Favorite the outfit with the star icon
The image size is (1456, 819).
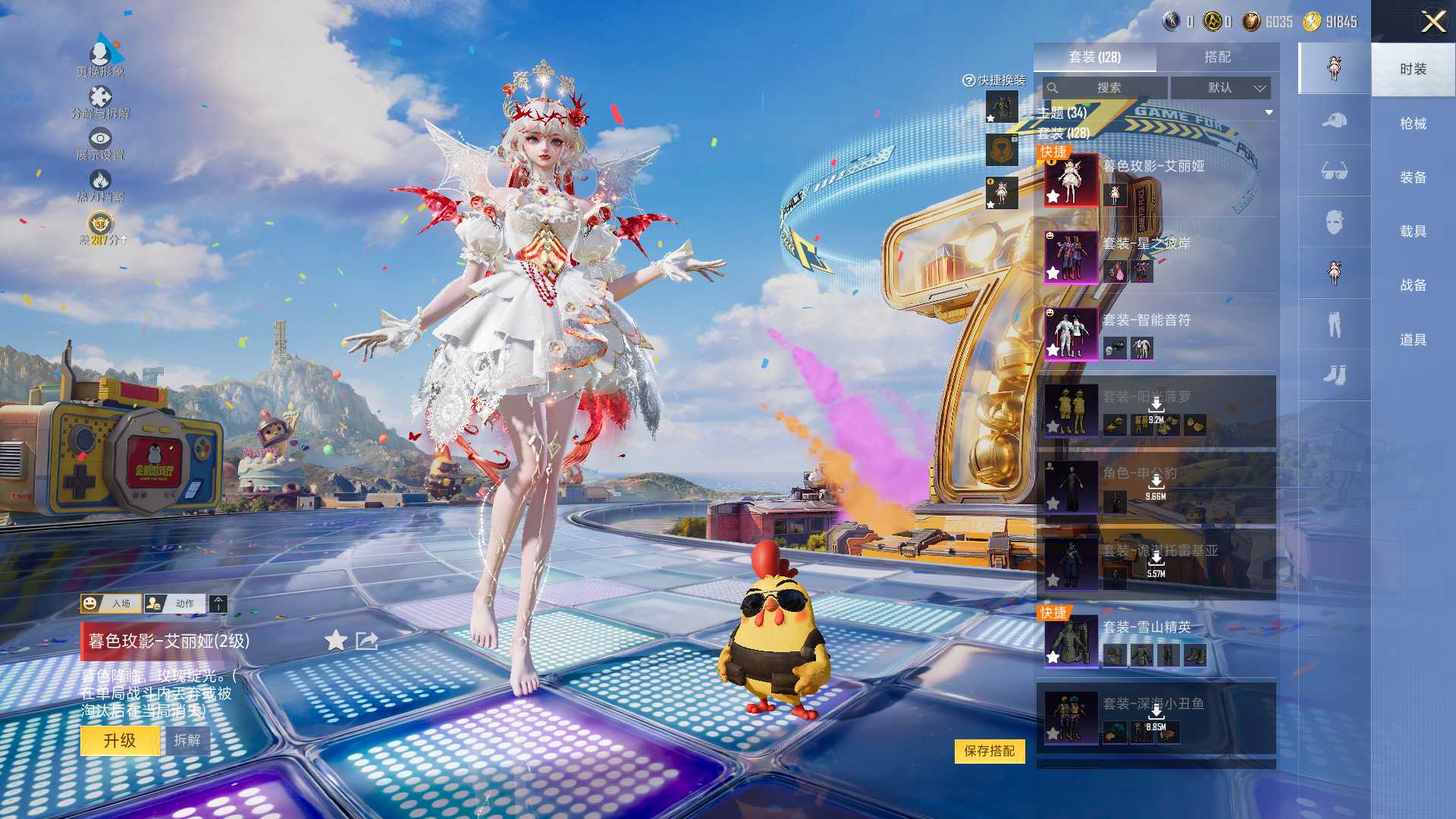[x=335, y=642]
